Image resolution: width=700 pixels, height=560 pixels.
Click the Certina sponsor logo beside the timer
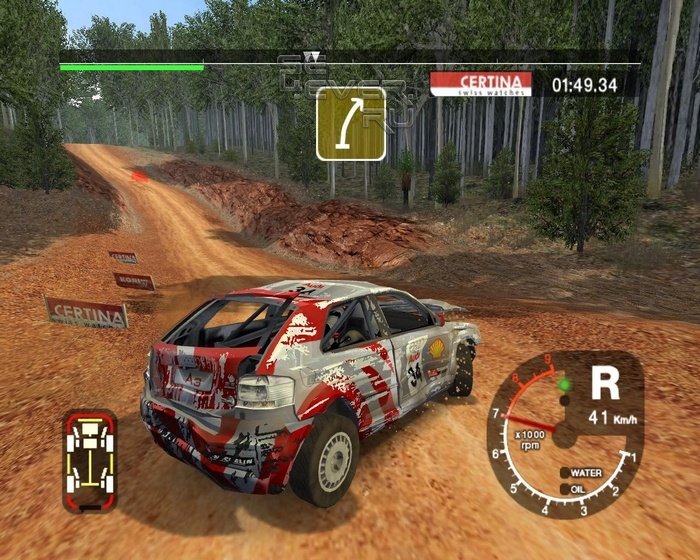(480, 83)
